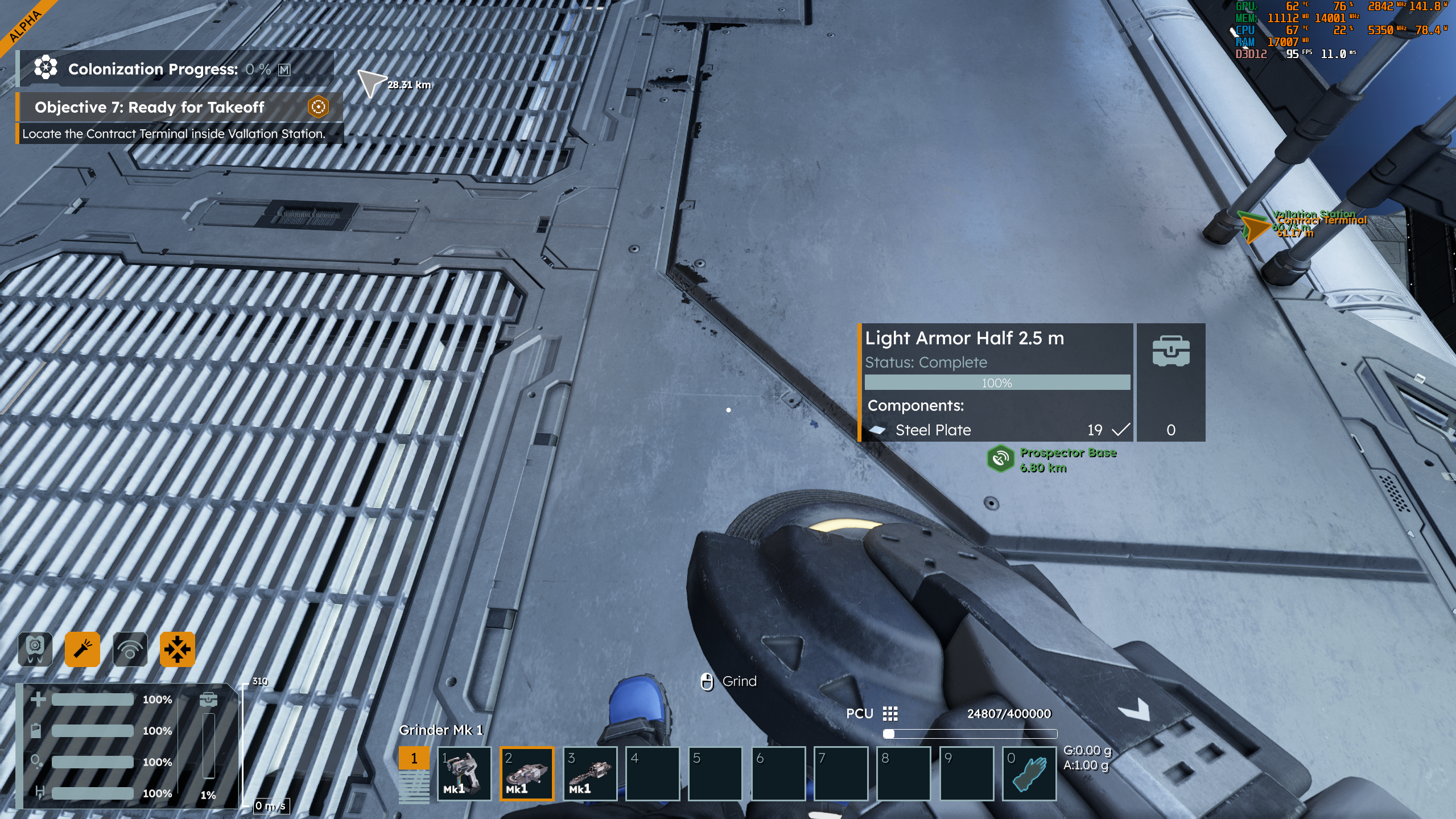Click the jetpack suit icon
The image size is (1456, 819).
click(35, 649)
